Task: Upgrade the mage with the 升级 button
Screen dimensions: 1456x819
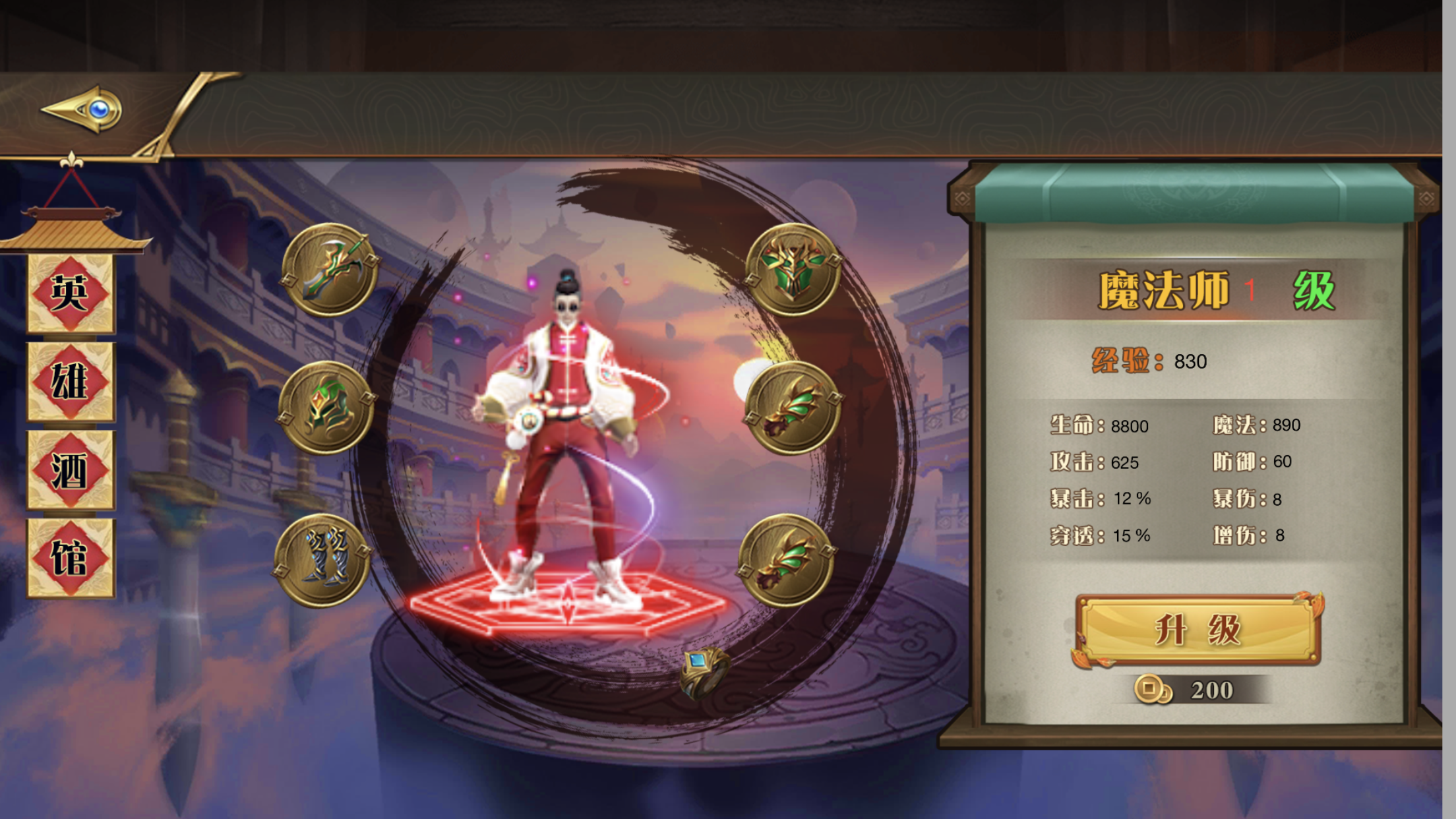Action: tap(1198, 630)
